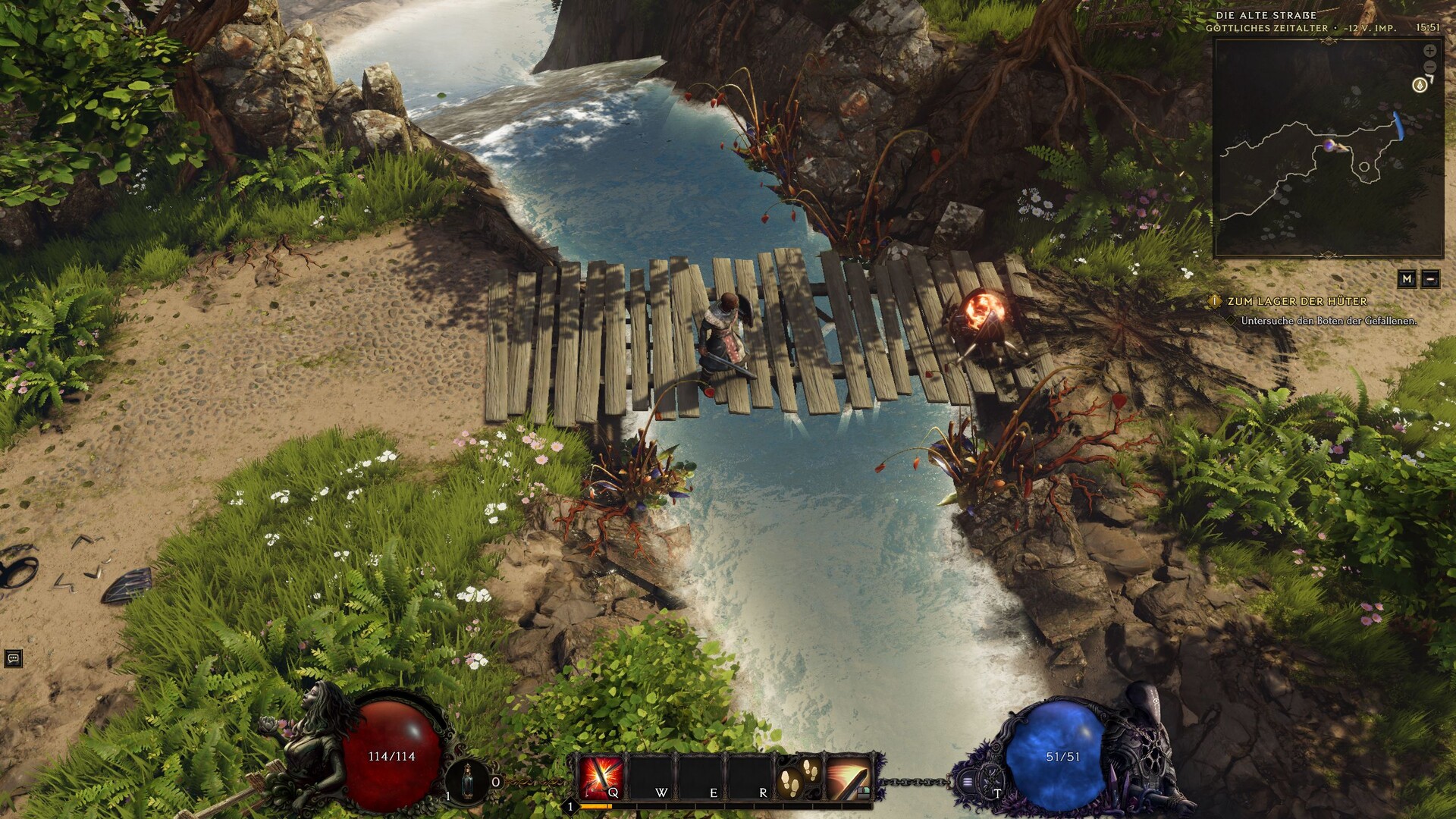Open the full map via the M button
Image resolution: width=1456 pixels, height=819 pixels.
tap(1407, 279)
